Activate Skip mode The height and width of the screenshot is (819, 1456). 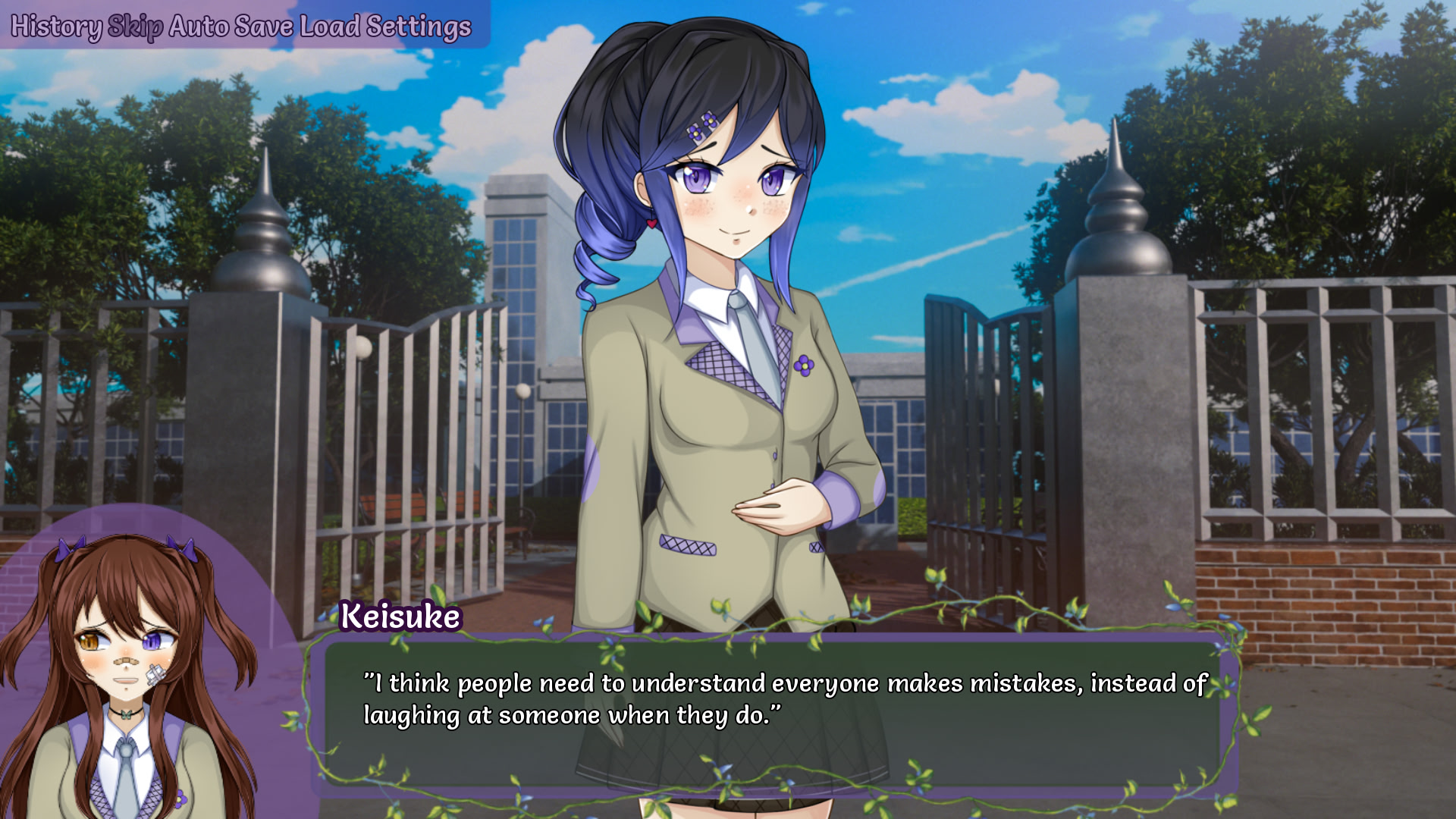coord(135,27)
